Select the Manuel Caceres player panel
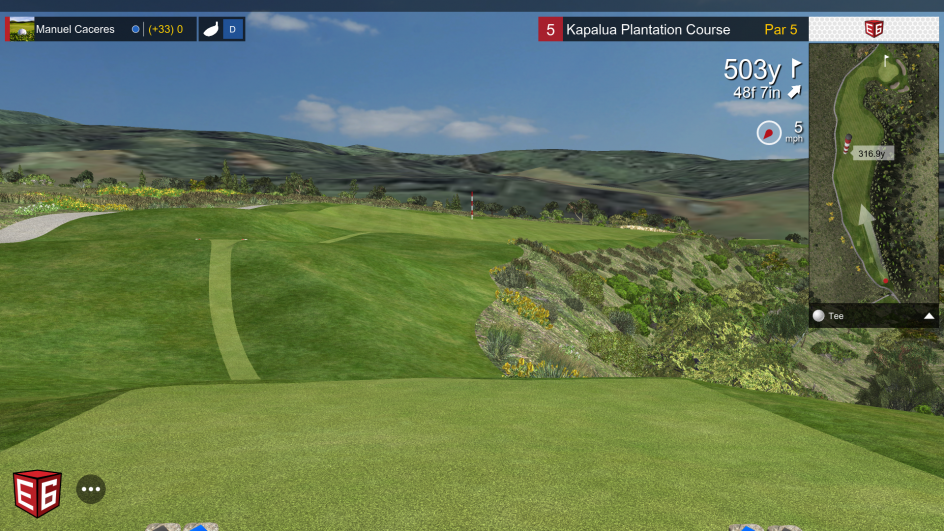The height and width of the screenshot is (531, 944). pyautogui.click(x=100, y=29)
